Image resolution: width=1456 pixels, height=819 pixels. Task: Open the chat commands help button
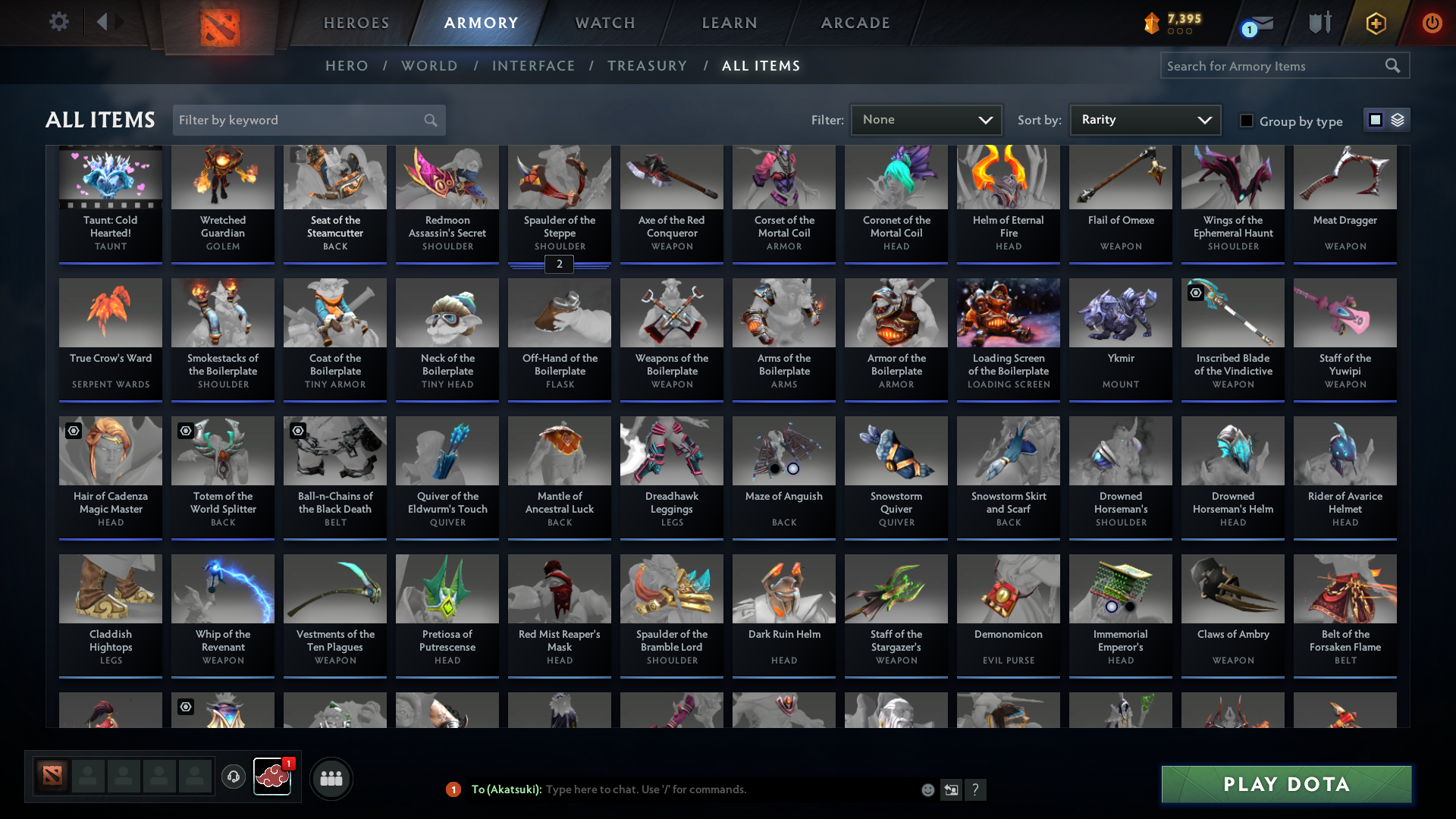coord(976,789)
